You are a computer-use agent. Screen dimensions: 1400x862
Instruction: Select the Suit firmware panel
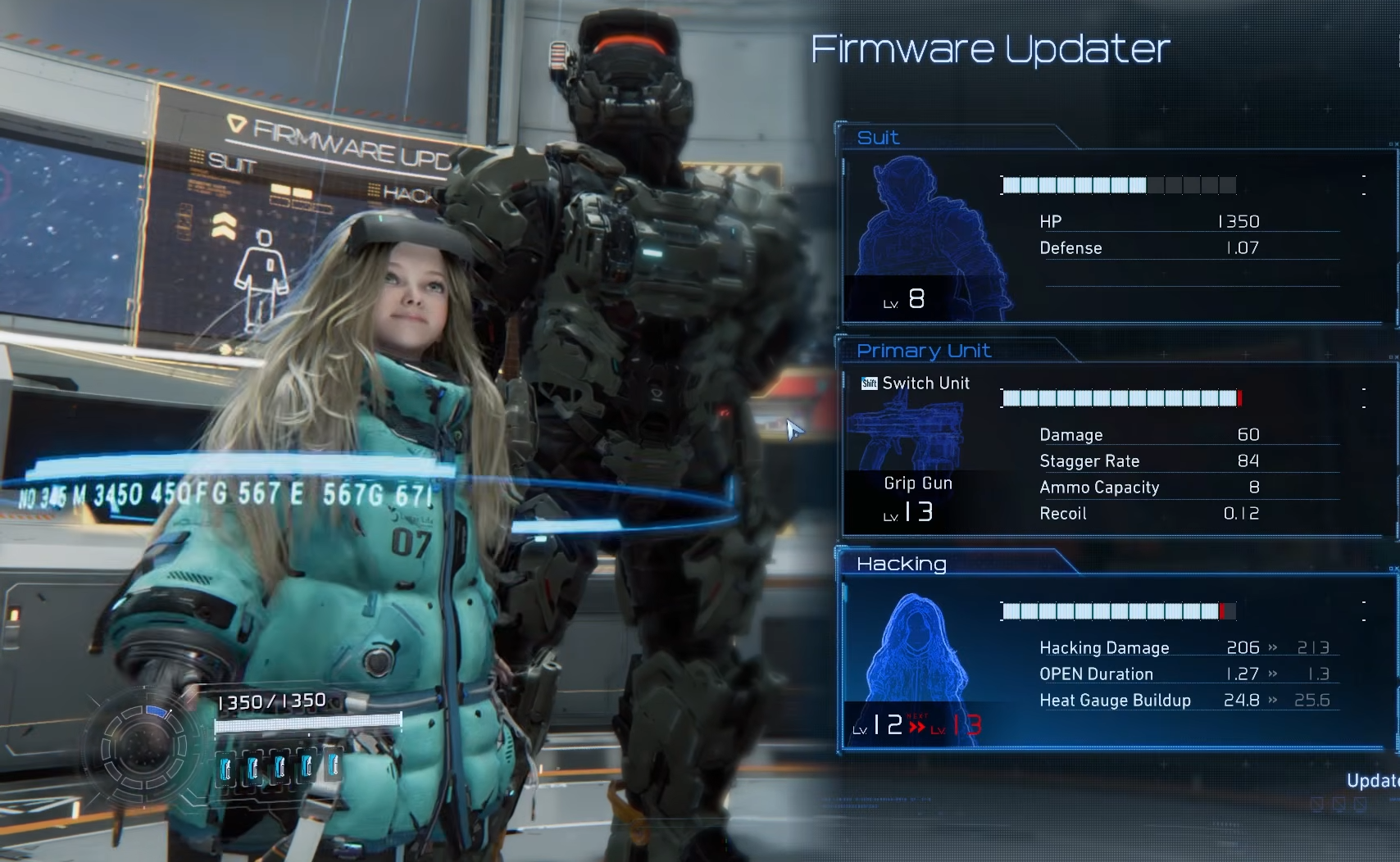1115,236
